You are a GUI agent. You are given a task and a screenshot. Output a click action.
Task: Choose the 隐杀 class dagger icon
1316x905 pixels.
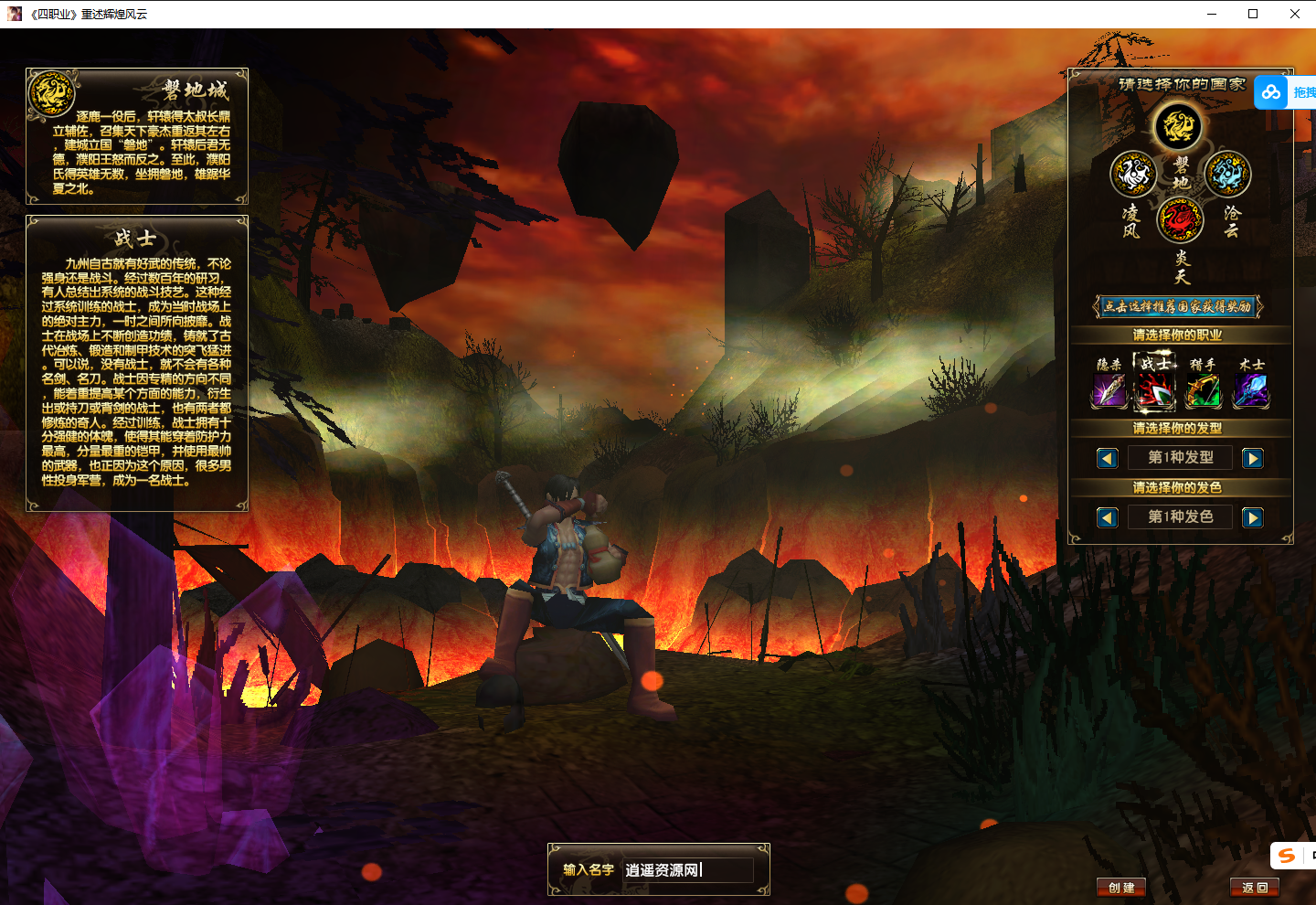pos(1109,391)
